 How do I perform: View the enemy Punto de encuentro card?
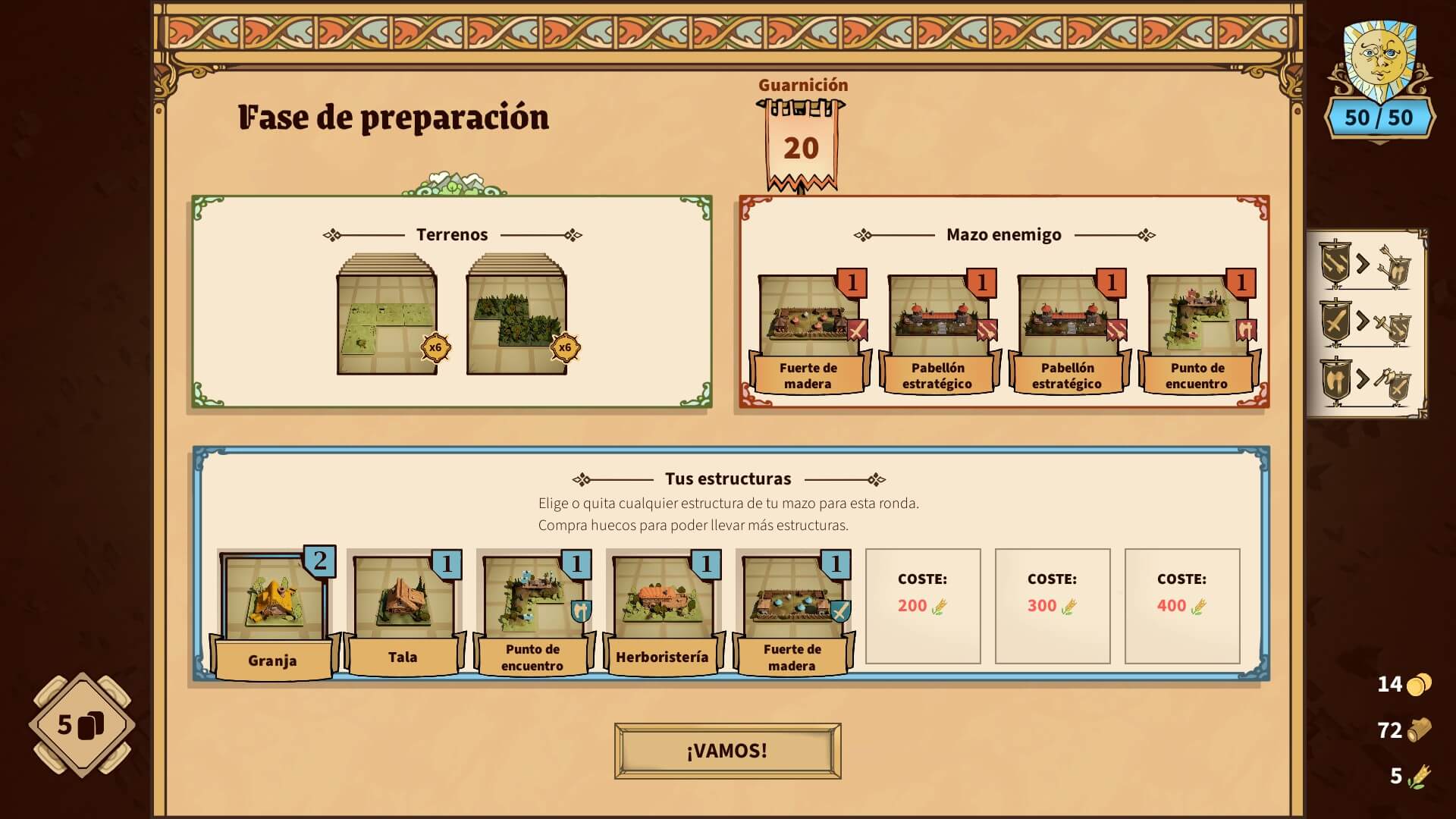pyautogui.click(x=1197, y=332)
